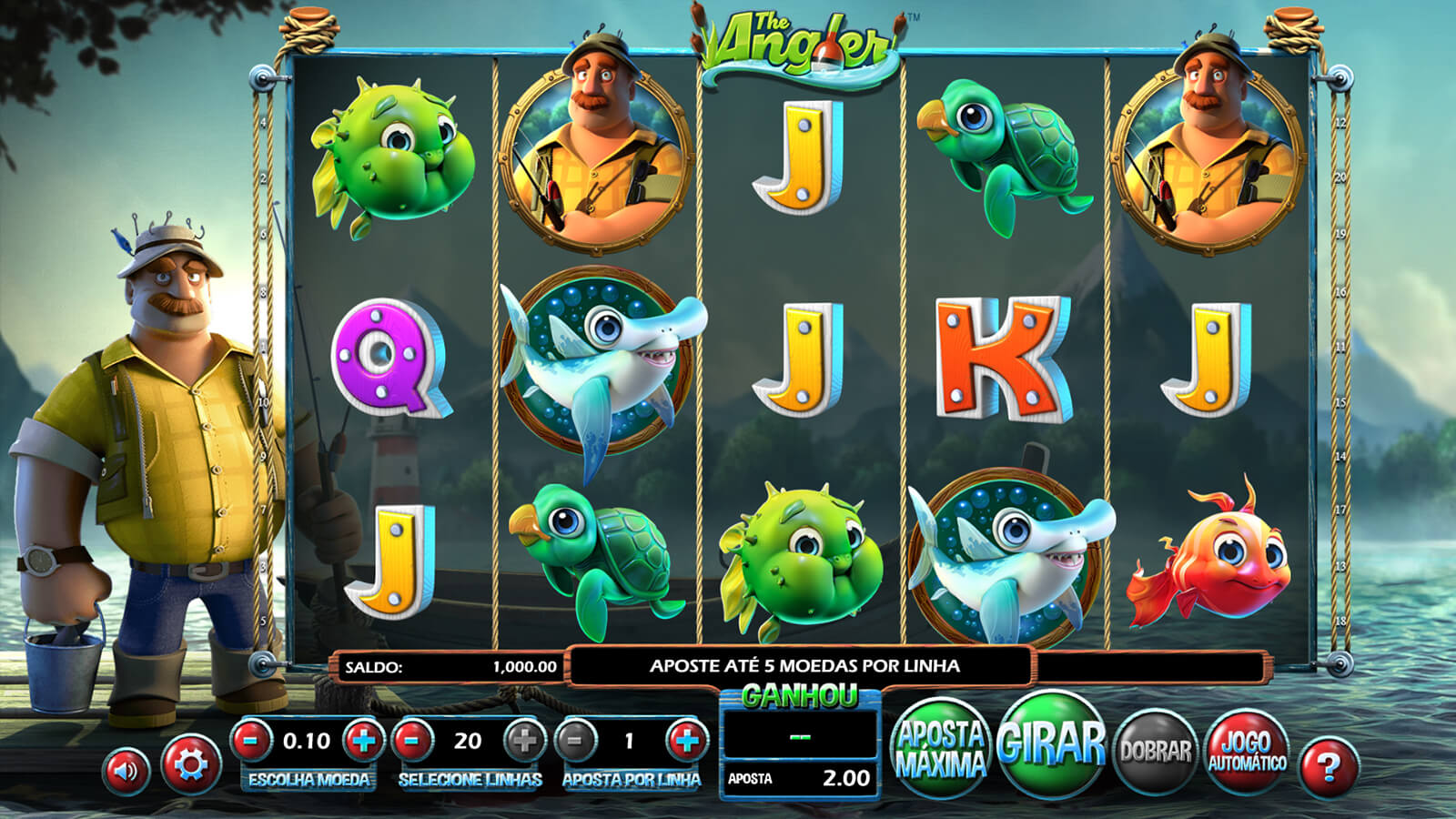Decrease the coin value with minus
1456x819 pixels.
252,741
